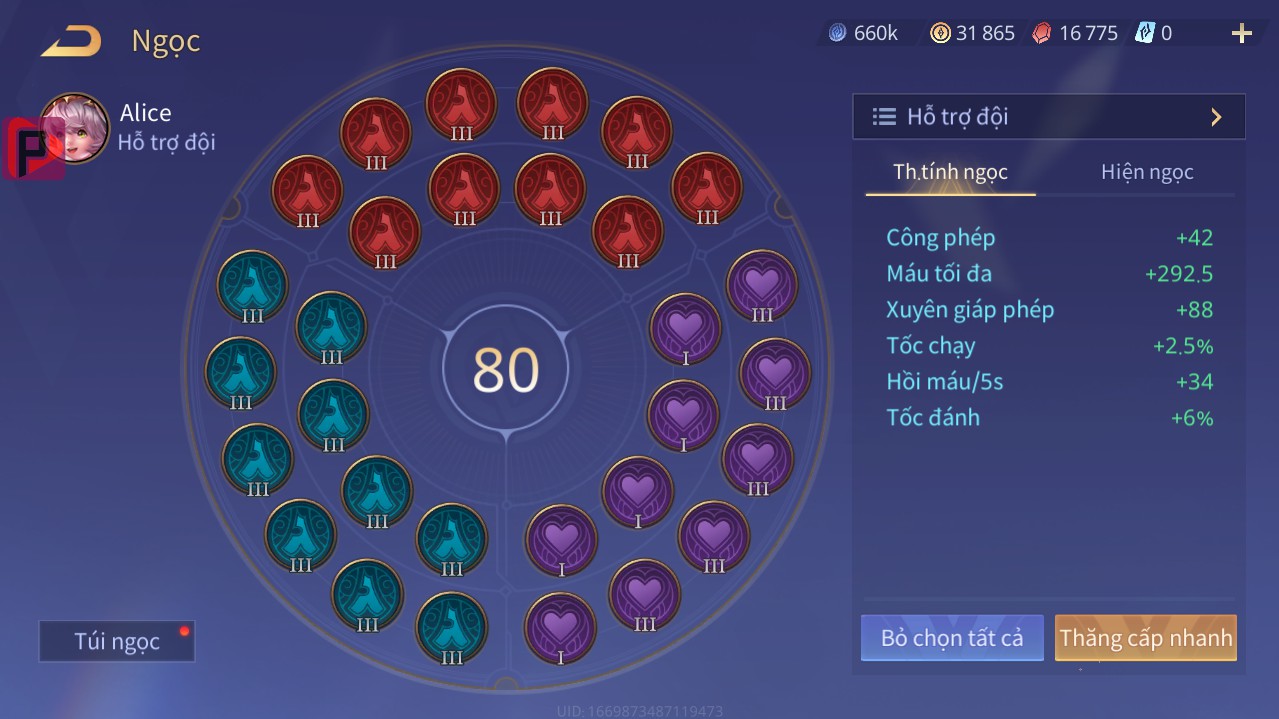The width and height of the screenshot is (1279, 719).
Task: Expand the Hỗ trợ đội rune page list
Action: (1048, 117)
